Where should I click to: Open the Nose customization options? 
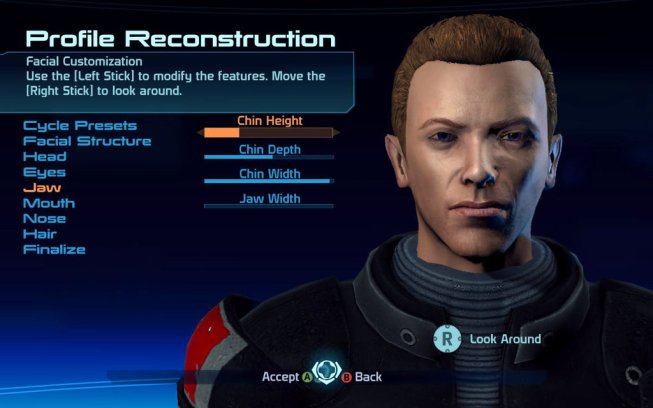pos(44,219)
